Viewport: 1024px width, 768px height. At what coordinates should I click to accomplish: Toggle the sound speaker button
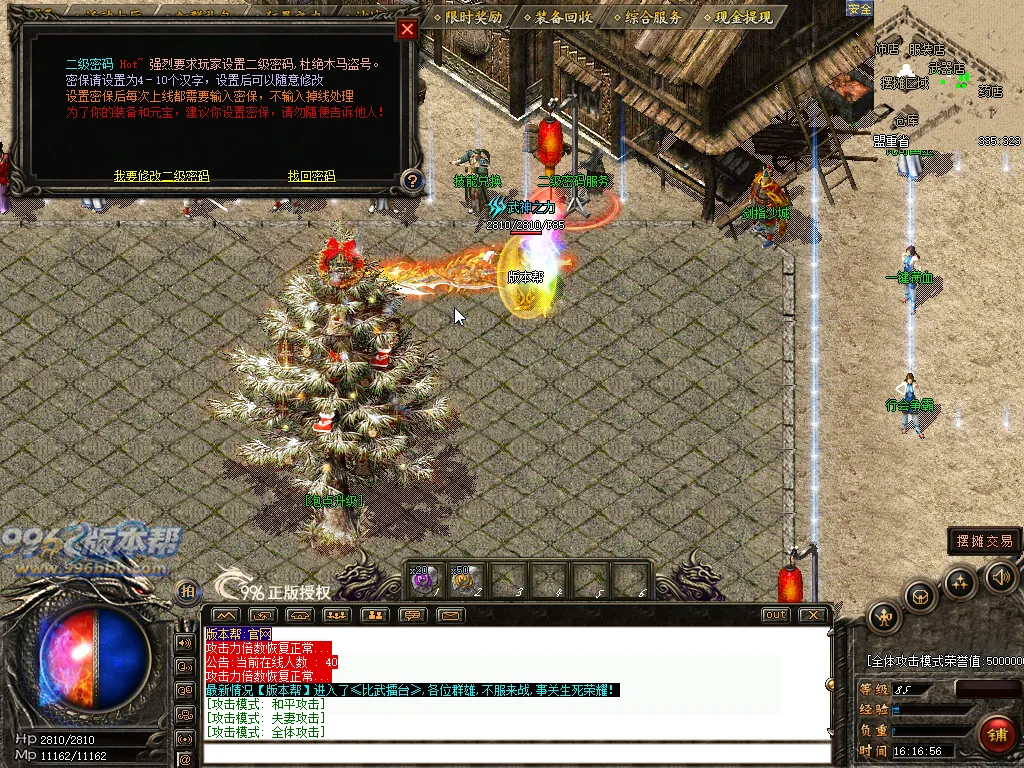coord(1000,576)
